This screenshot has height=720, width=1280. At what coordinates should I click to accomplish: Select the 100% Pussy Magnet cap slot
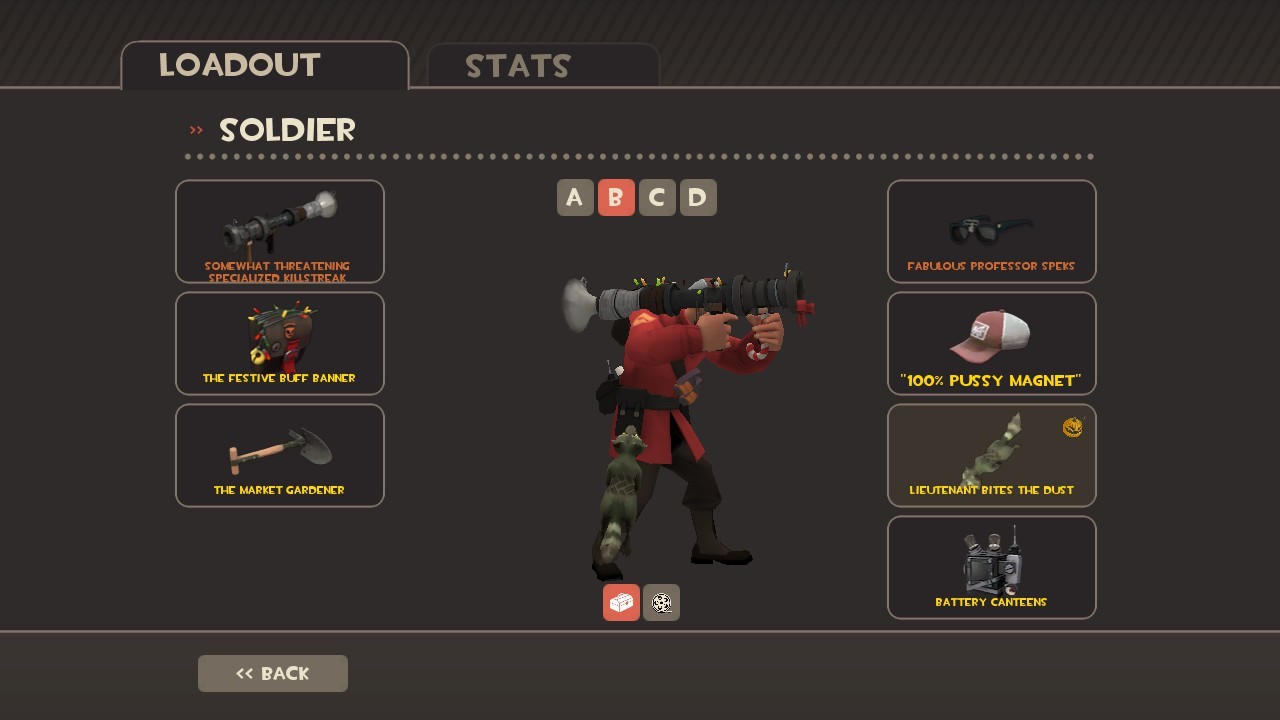coord(991,343)
